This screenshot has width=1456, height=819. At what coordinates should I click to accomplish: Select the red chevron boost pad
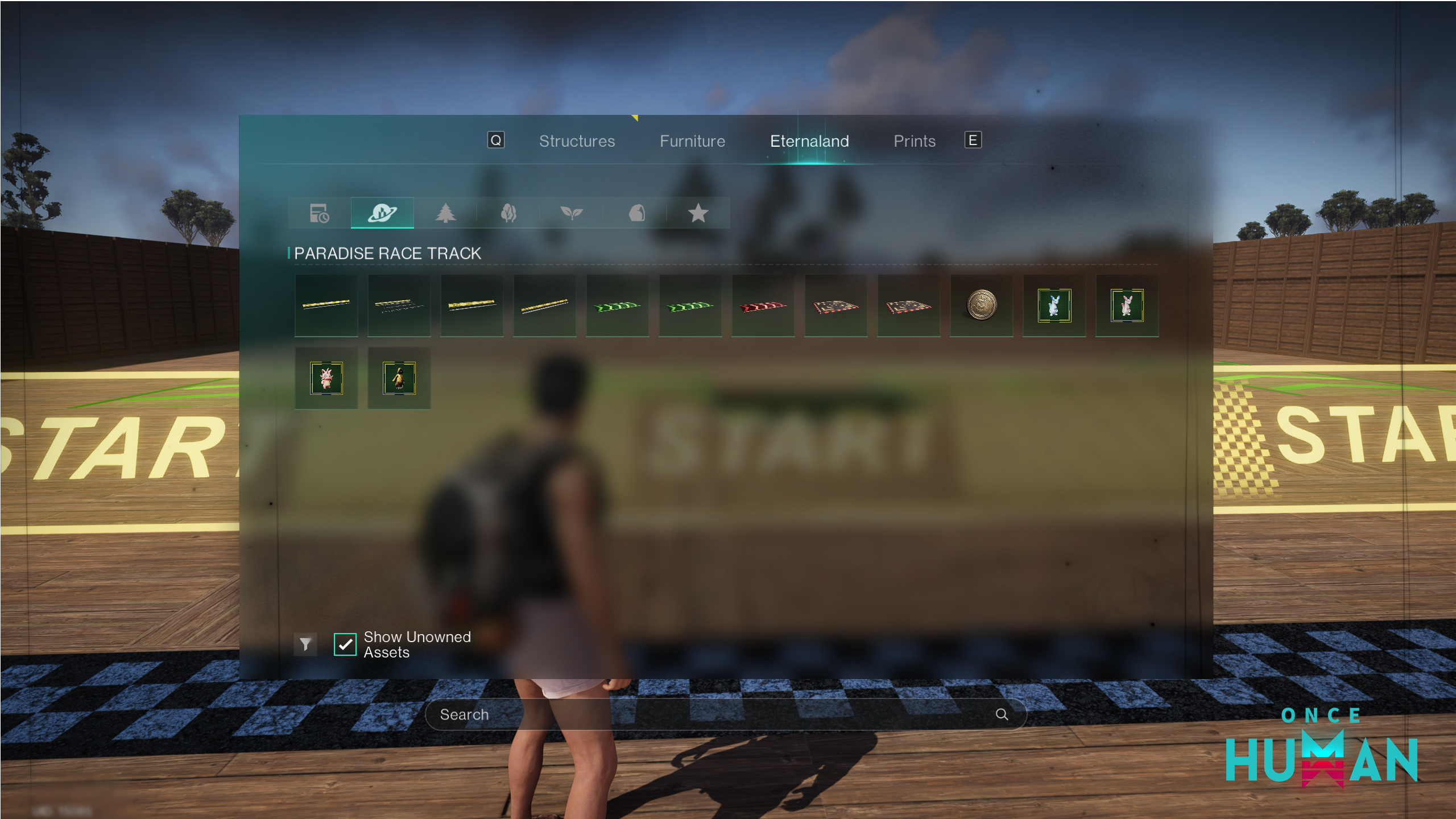pos(763,306)
